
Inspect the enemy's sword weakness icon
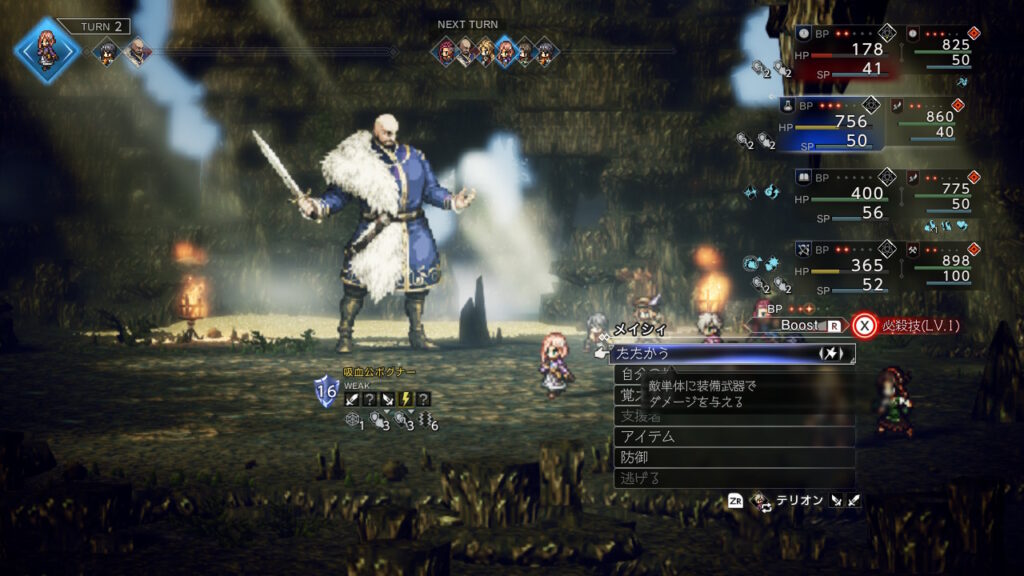coord(352,398)
